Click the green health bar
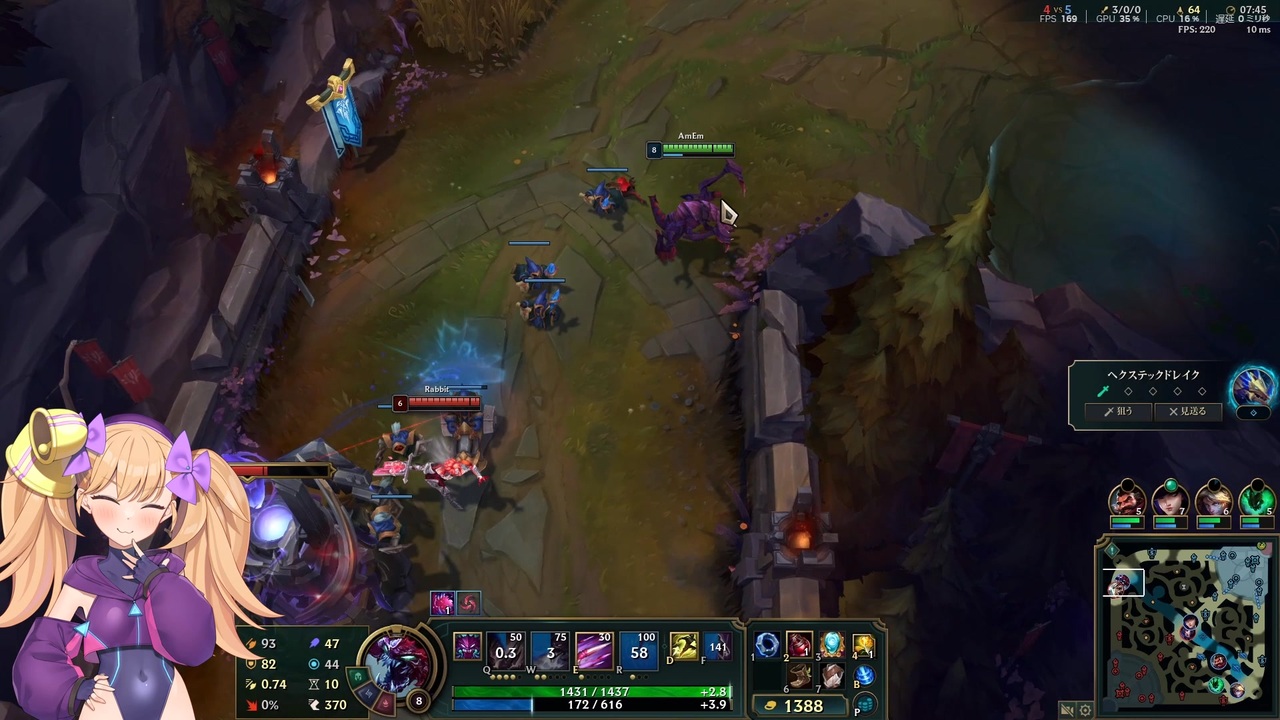 click(x=594, y=691)
